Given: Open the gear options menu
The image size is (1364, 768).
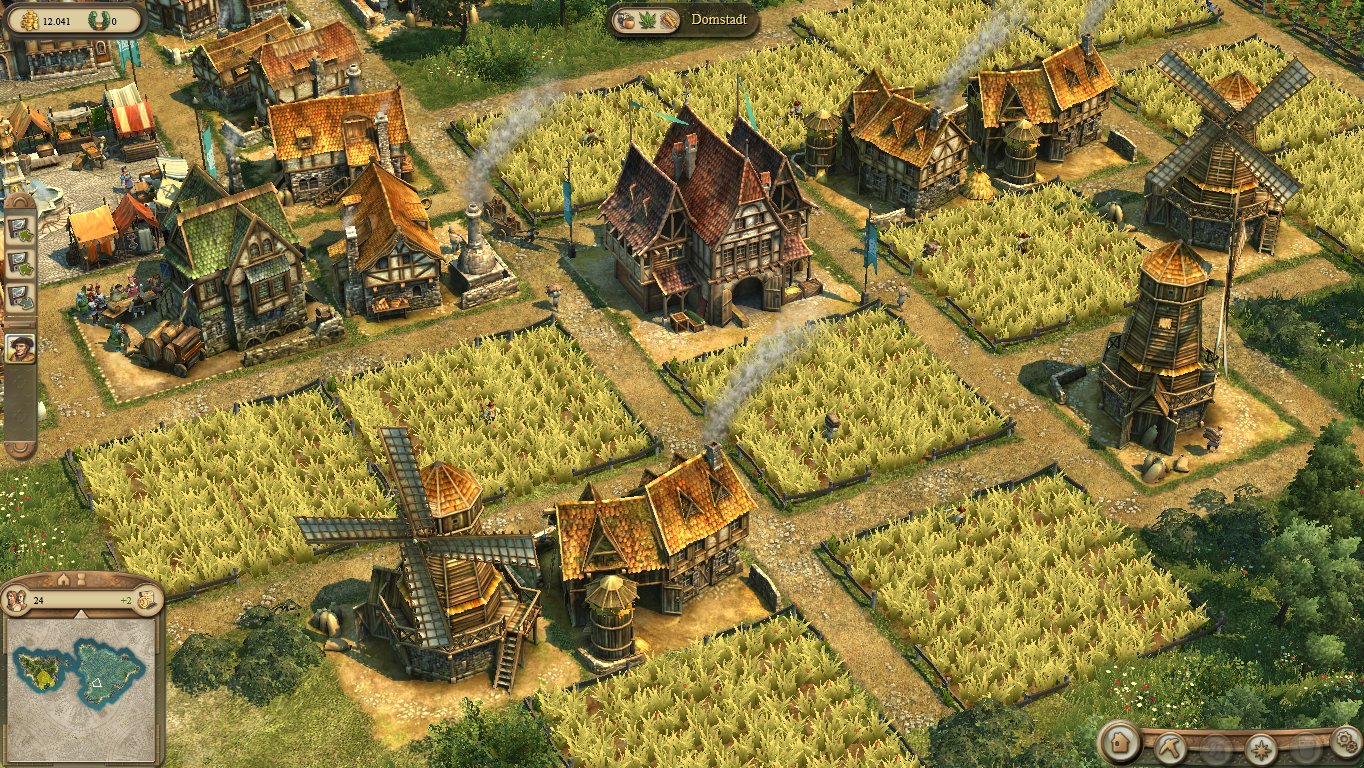Looking at the screenshot, I should pos(1346,741).
